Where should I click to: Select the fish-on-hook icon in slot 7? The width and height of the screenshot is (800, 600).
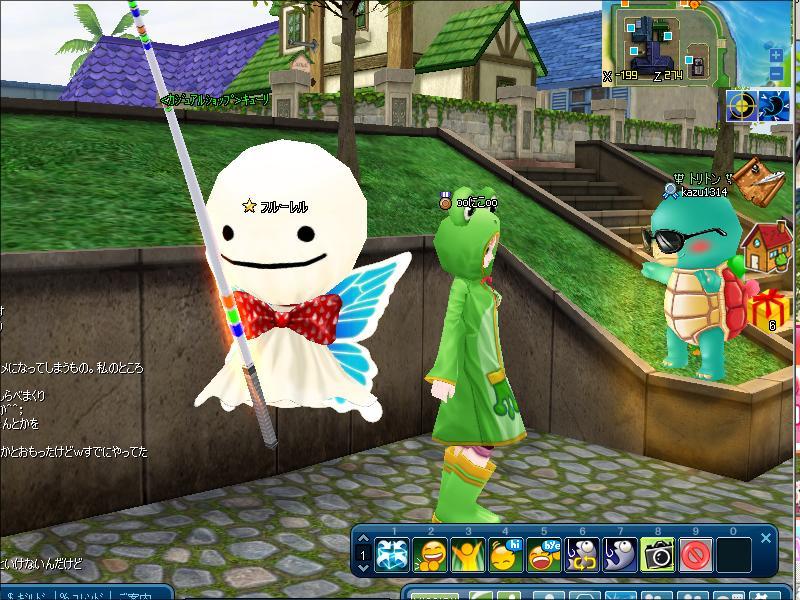619,552
